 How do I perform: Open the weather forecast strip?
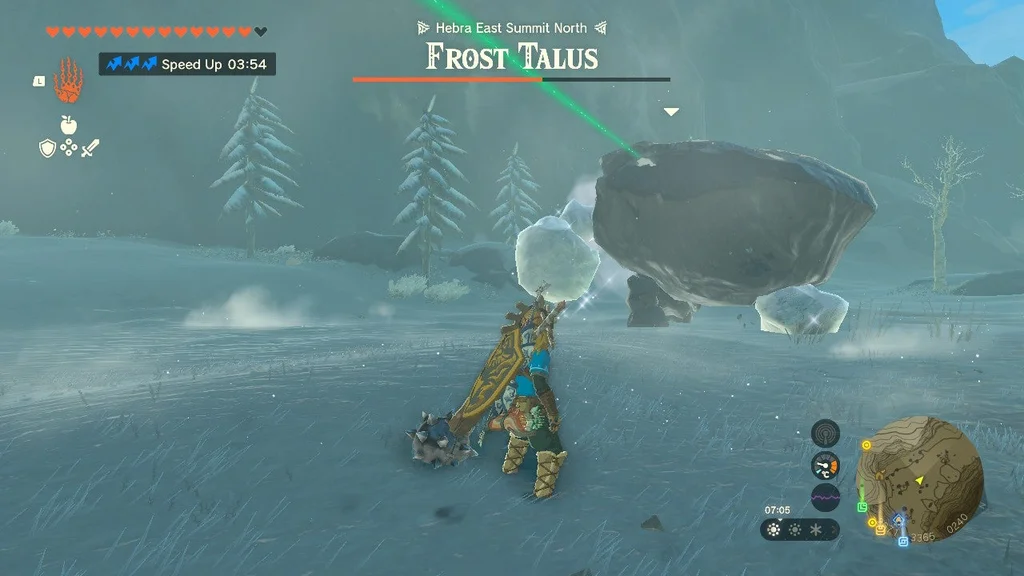pyautogui.click(x=798, y=529)
